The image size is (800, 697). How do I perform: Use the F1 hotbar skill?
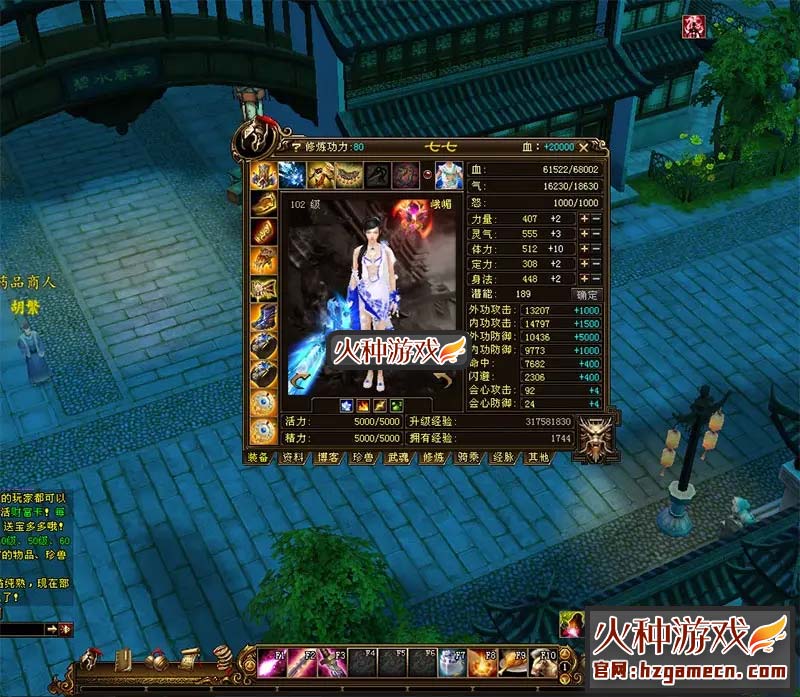271,664
